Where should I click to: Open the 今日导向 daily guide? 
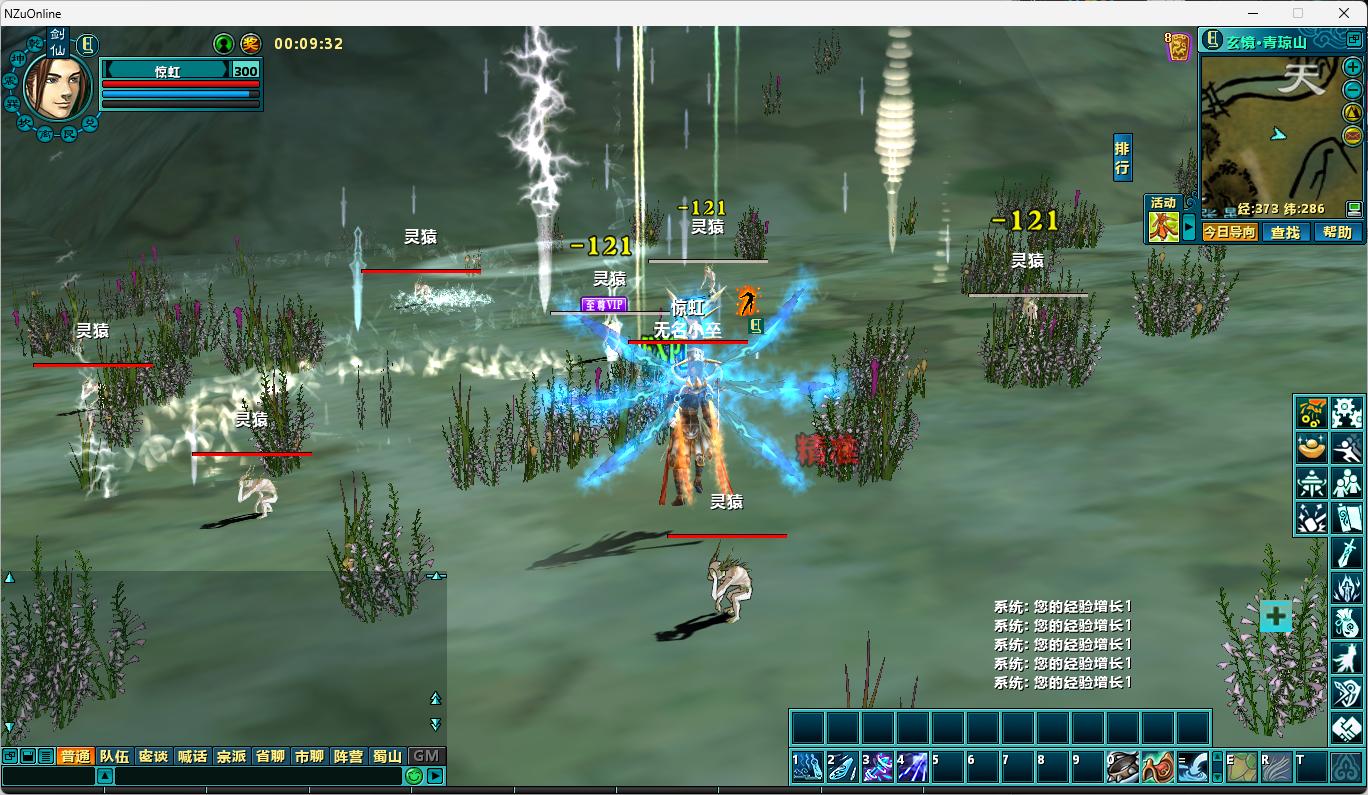coord(1229,232)
